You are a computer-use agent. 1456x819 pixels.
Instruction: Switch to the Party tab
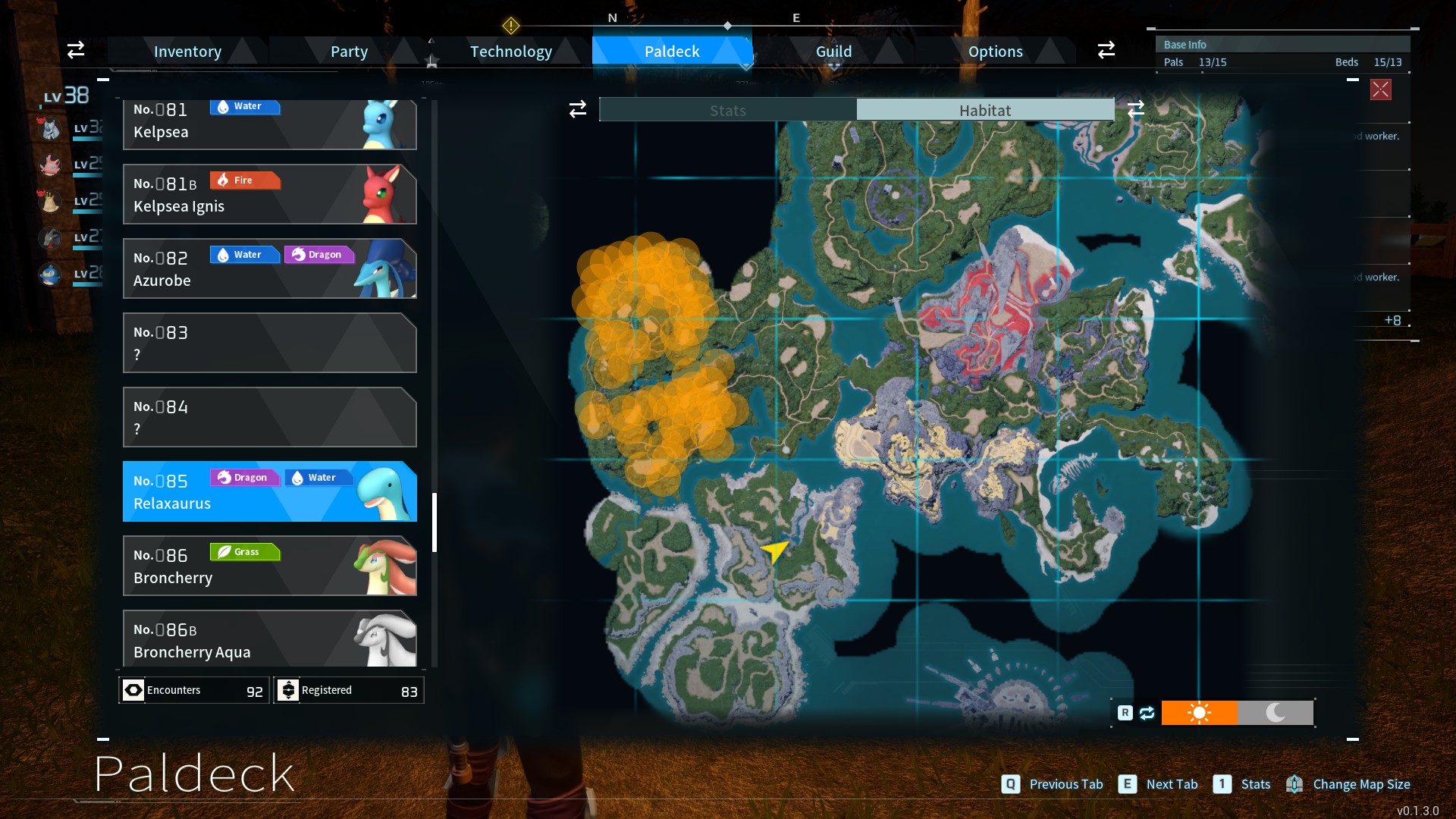coord(349,52)
